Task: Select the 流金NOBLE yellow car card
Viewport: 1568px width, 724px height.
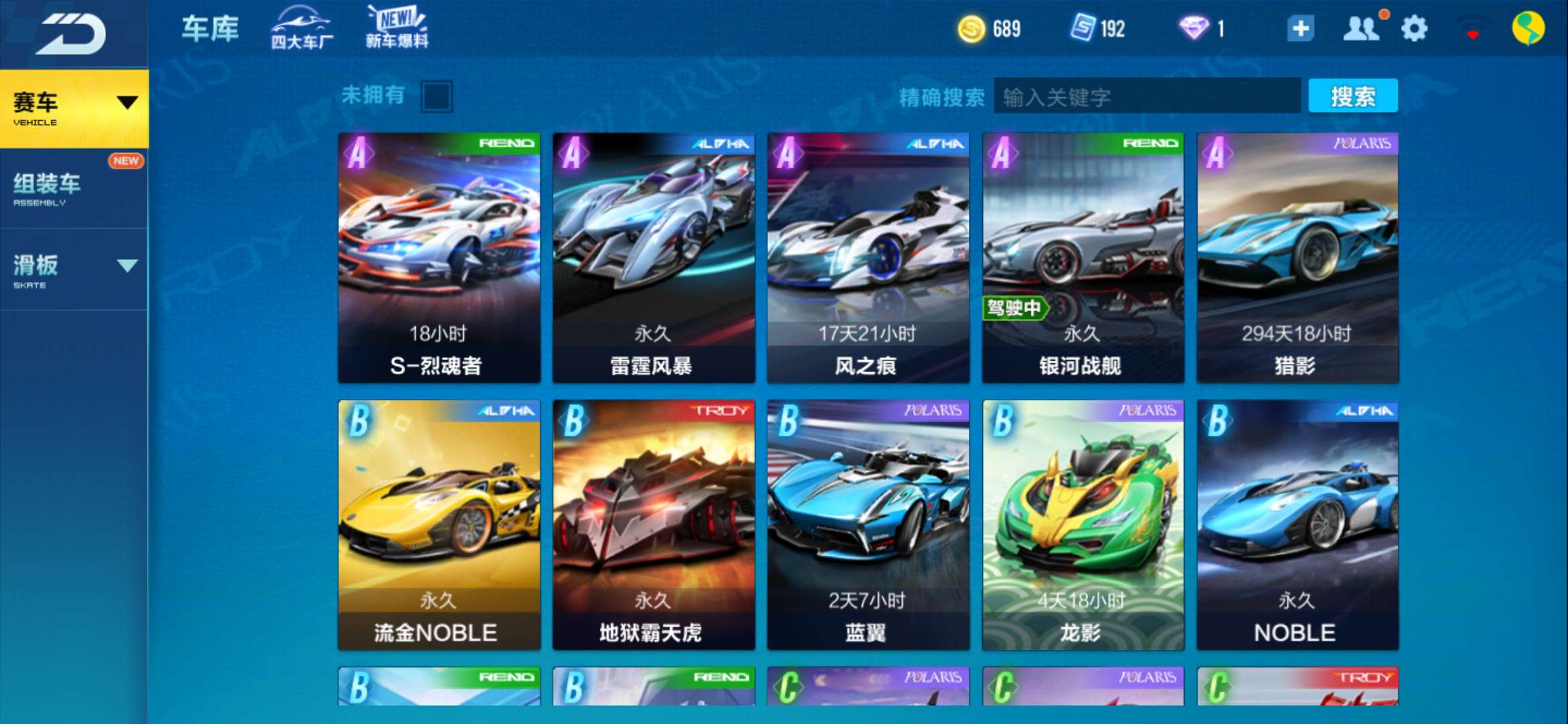Action: pos(439,524)
